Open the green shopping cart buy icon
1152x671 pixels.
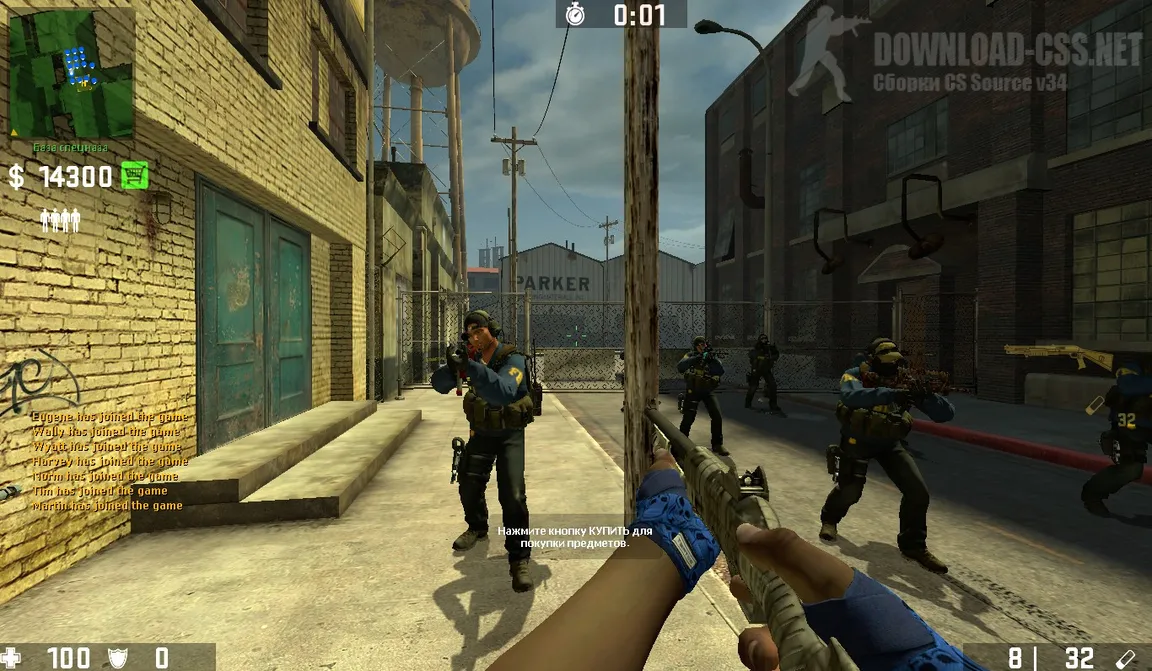[x=134, y=176]
